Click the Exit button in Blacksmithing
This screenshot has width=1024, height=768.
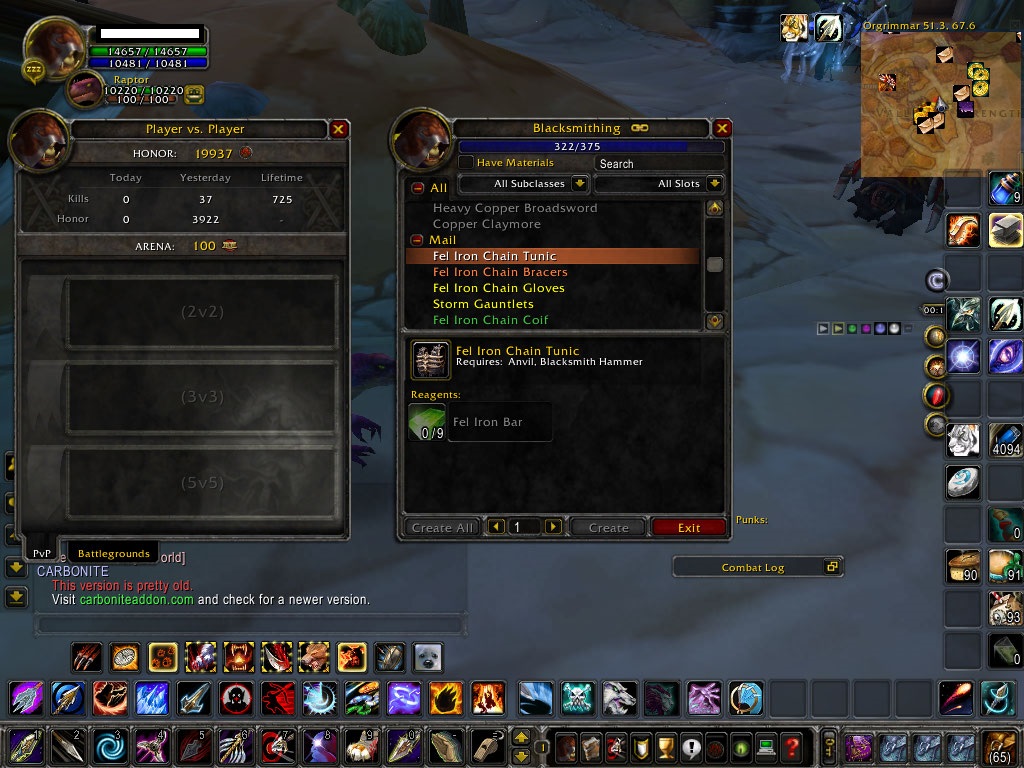(688, 527)
